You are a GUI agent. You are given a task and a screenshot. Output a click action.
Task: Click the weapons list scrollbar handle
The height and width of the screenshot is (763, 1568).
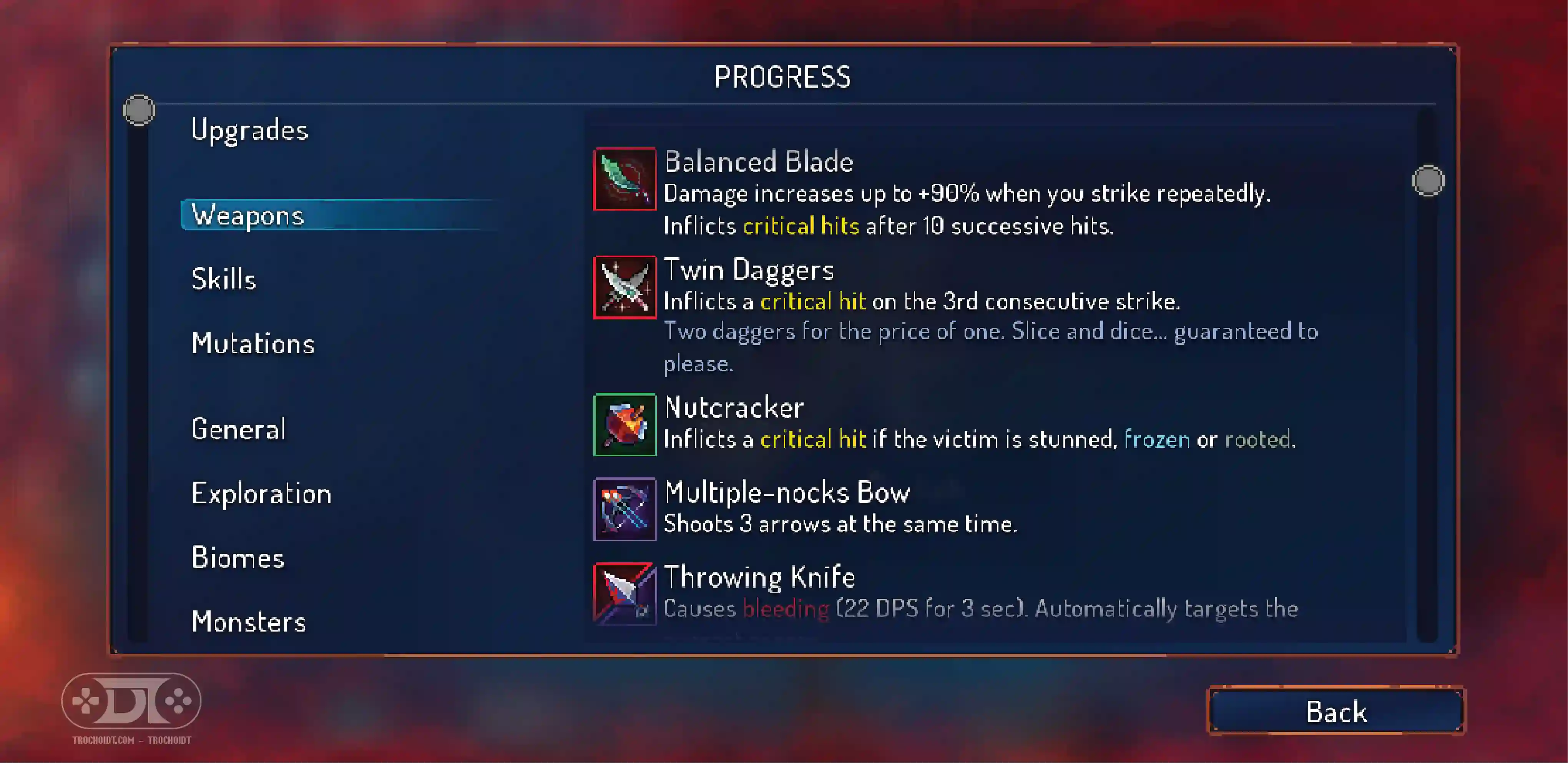[x=1427, y=181]
